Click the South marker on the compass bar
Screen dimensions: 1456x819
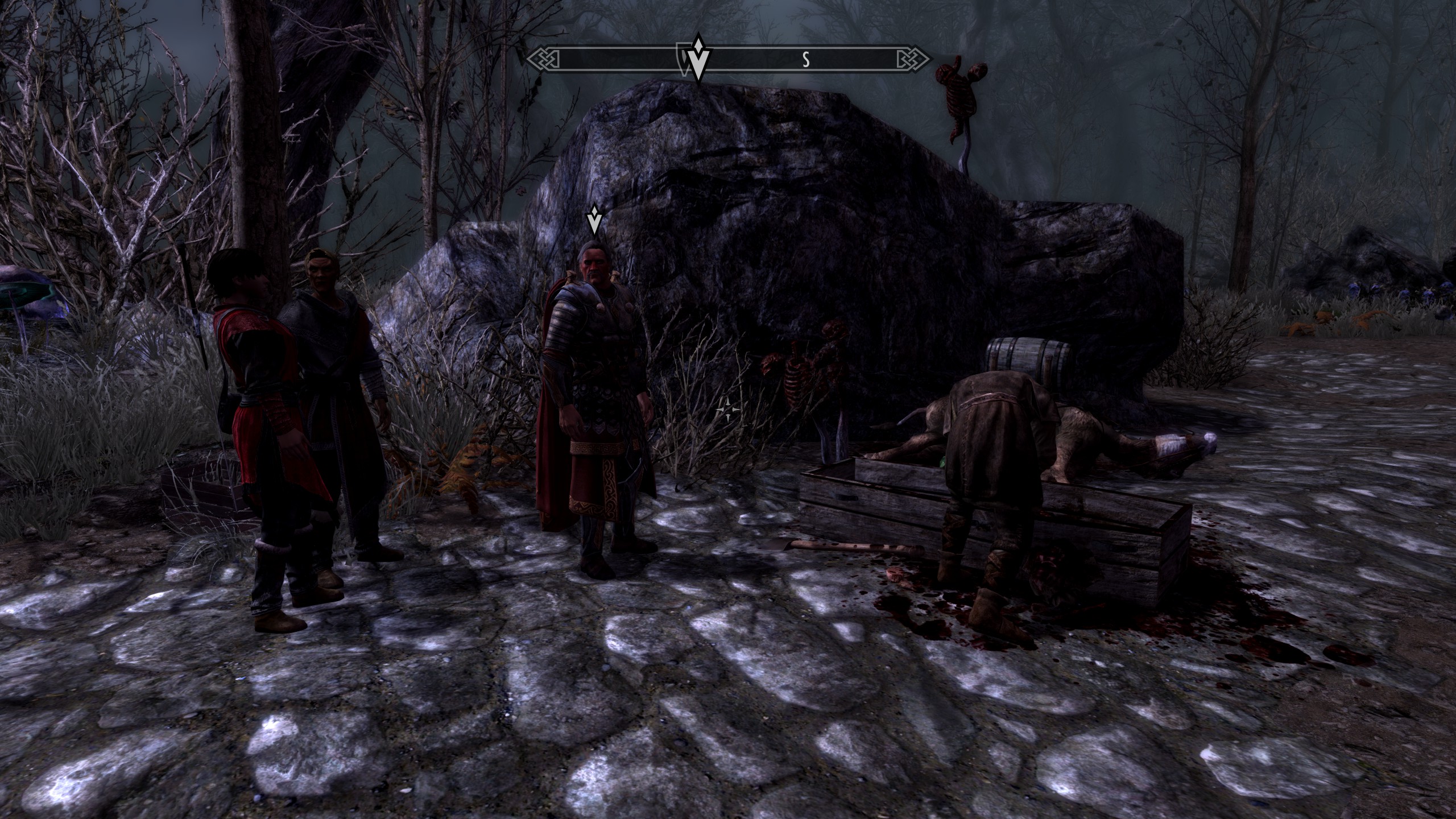tap(805, 60)
